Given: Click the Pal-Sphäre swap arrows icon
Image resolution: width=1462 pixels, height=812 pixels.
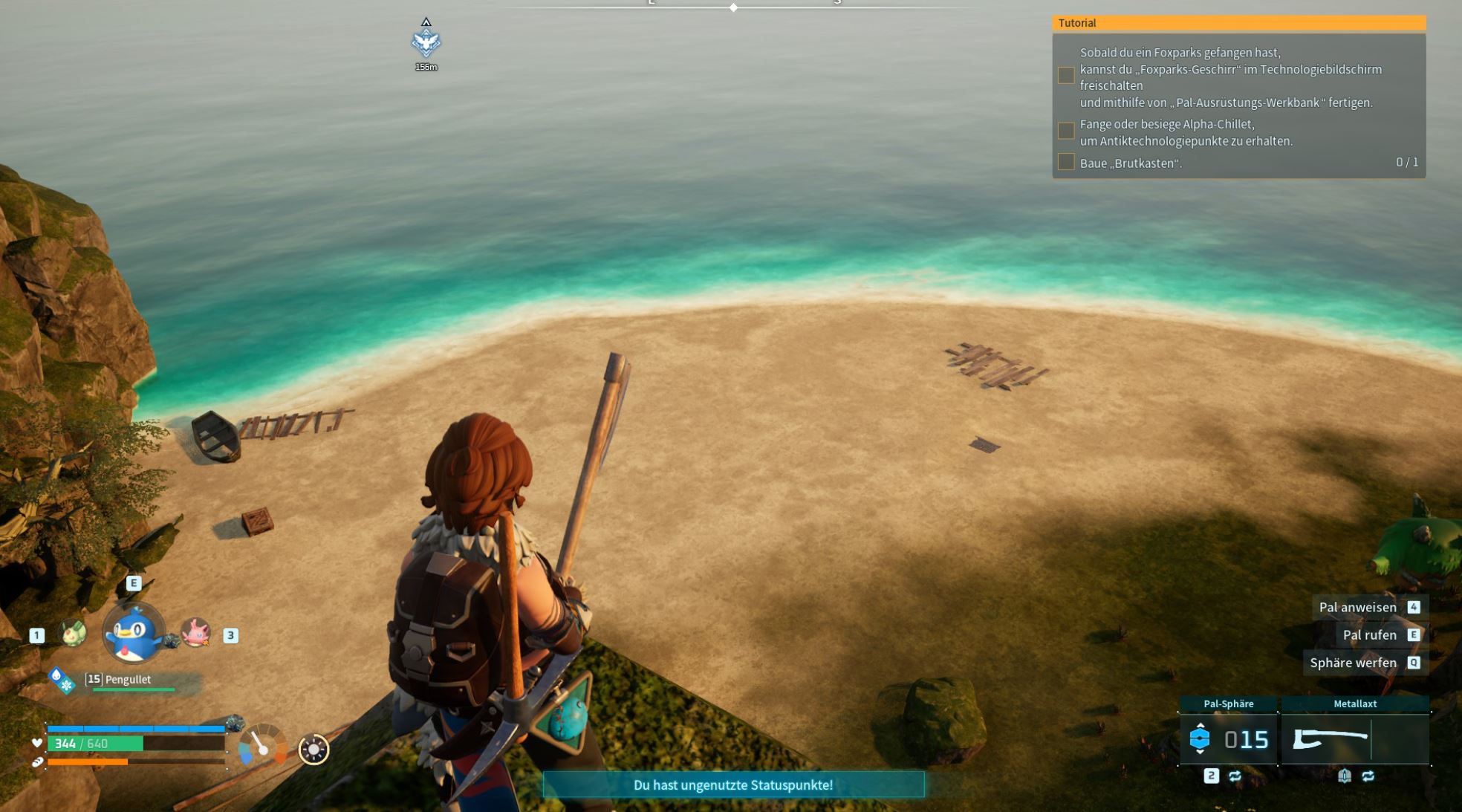Looking at the screenshot, I should 1235,776.
